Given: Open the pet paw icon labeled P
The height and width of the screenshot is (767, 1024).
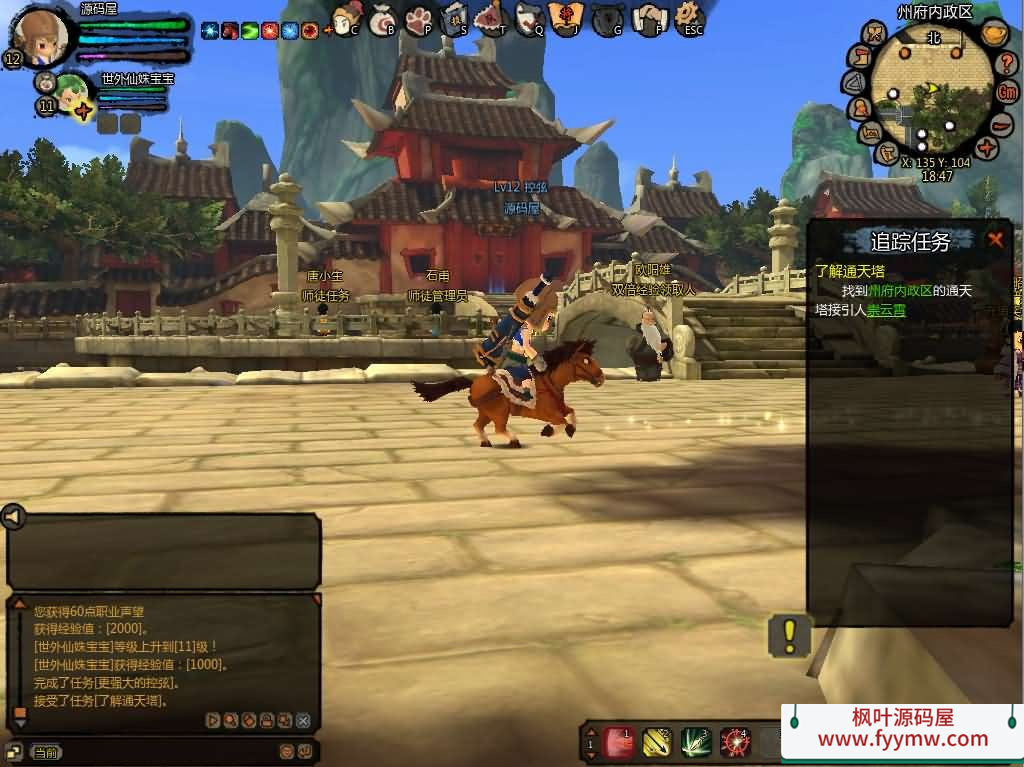Looking at the screenshot, I should coord(419,19).
